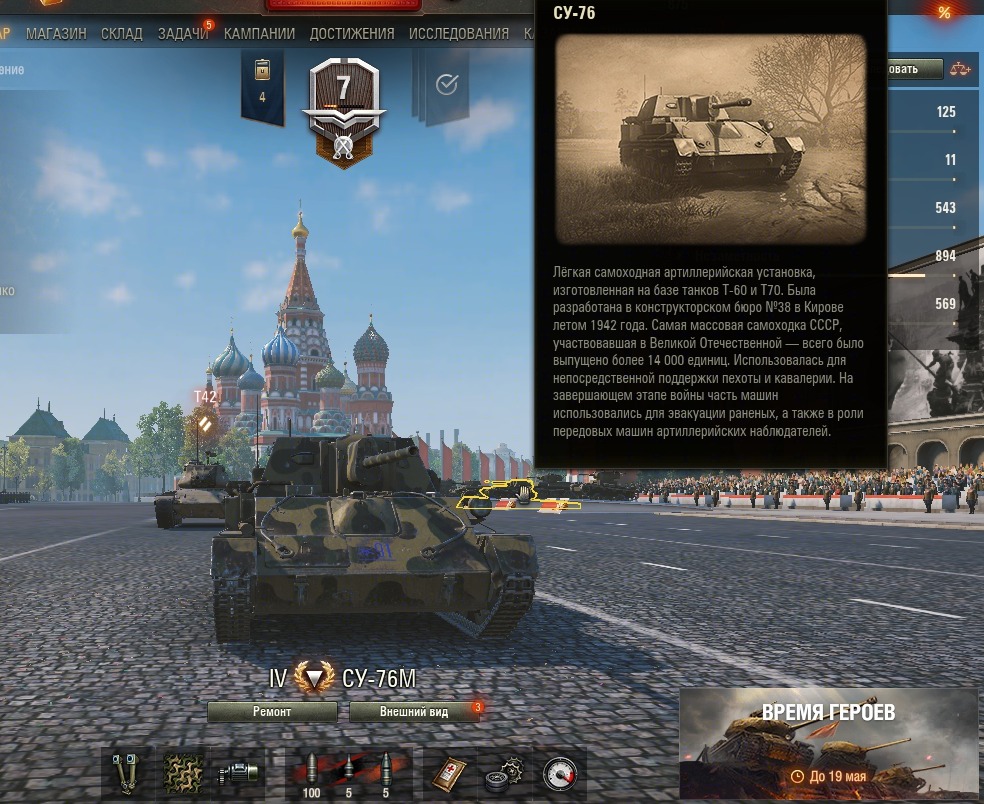The width and height of the screenshot is (984, 804).
Task: Select the standard shell slot with 100 rounds
Action: click(311, 773)
